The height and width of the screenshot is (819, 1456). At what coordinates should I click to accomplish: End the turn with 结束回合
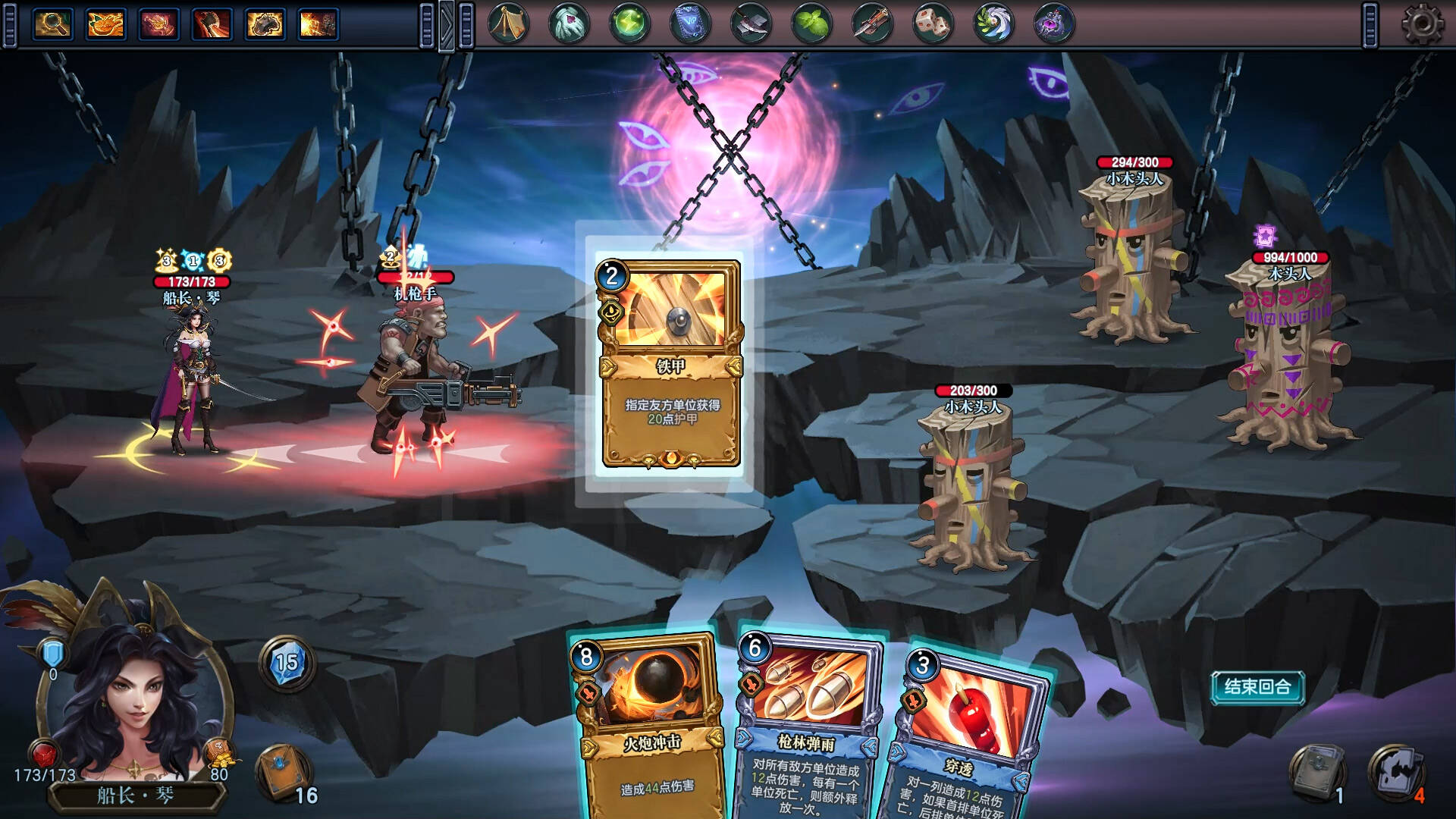click(x=1257, y=687)
